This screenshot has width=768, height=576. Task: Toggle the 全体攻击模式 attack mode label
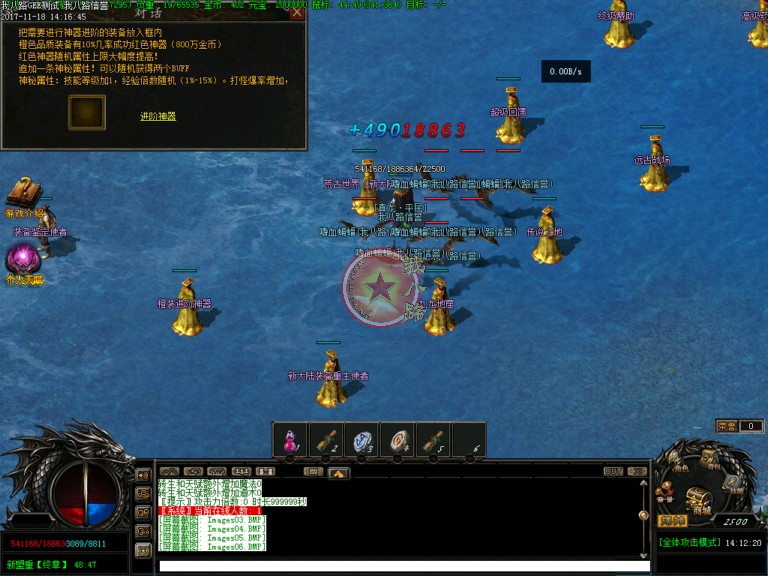pos(691,543)
